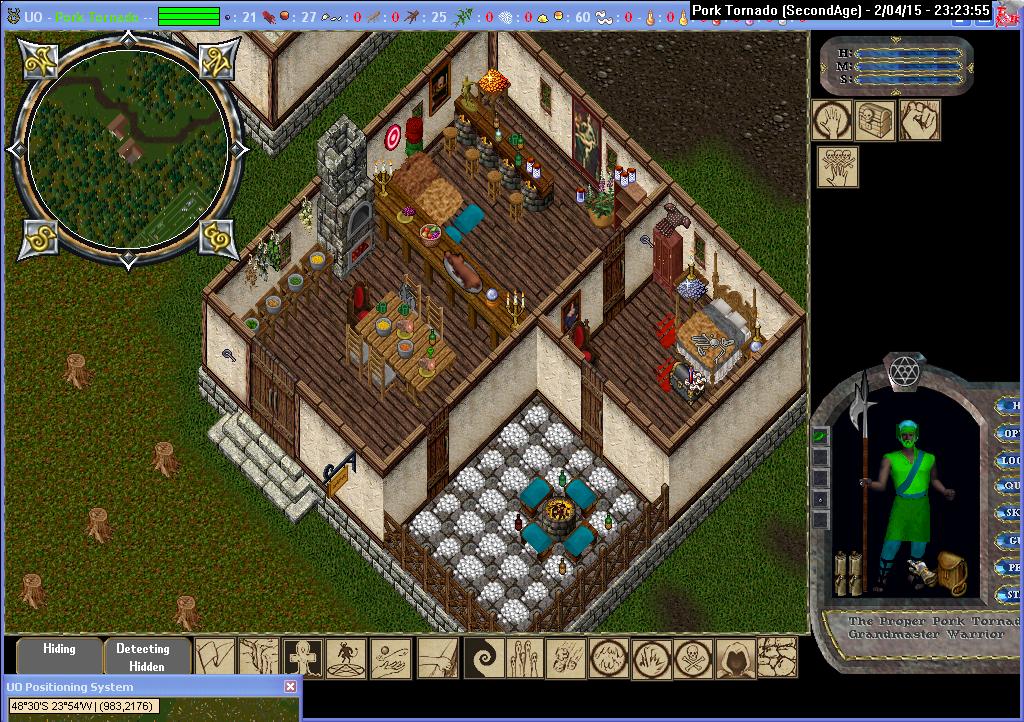Click the scrolls on the paperdoll
This screenshot has width=1024, height=722.
coord(848,571)
